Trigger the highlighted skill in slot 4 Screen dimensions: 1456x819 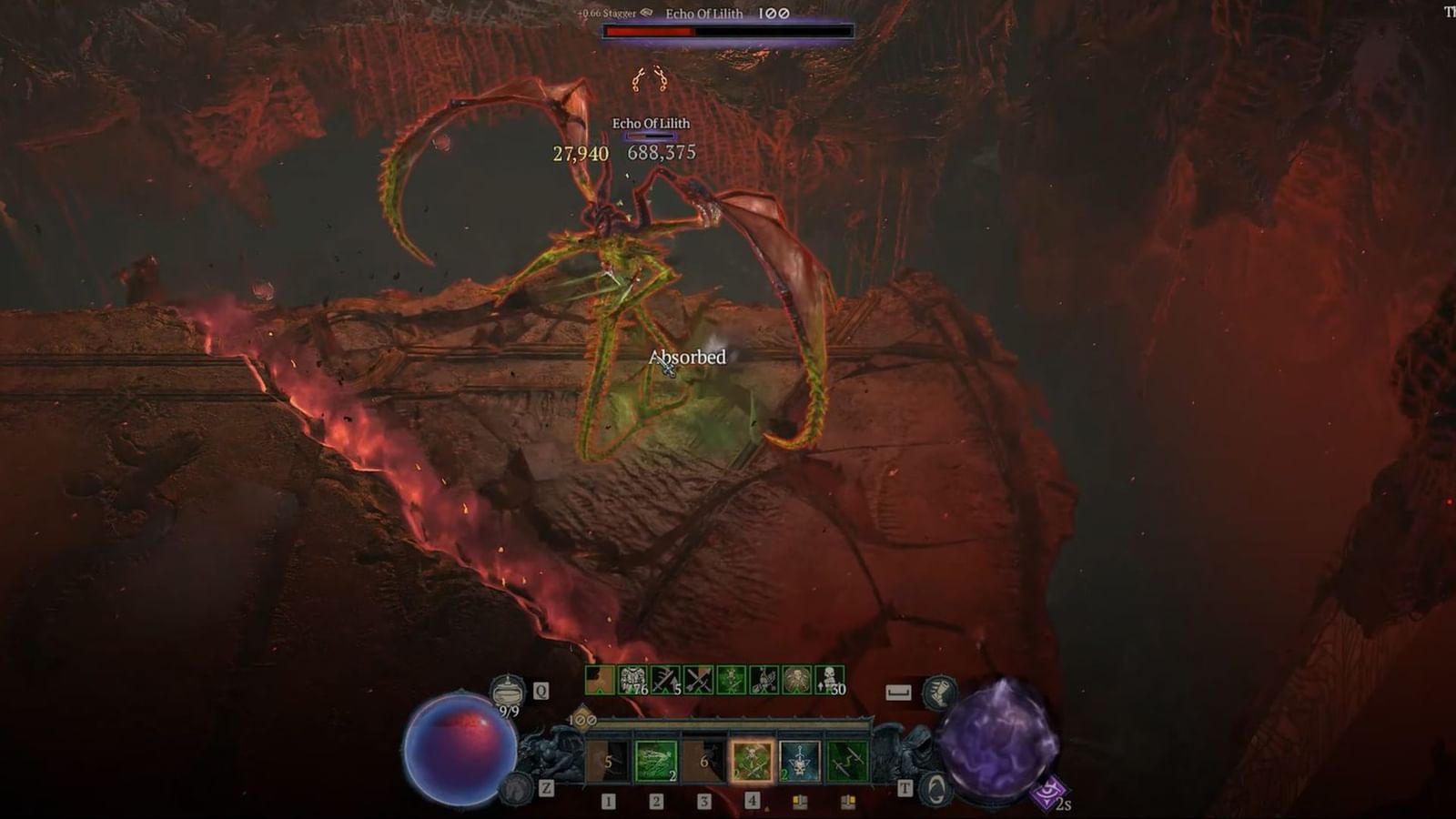751,761
